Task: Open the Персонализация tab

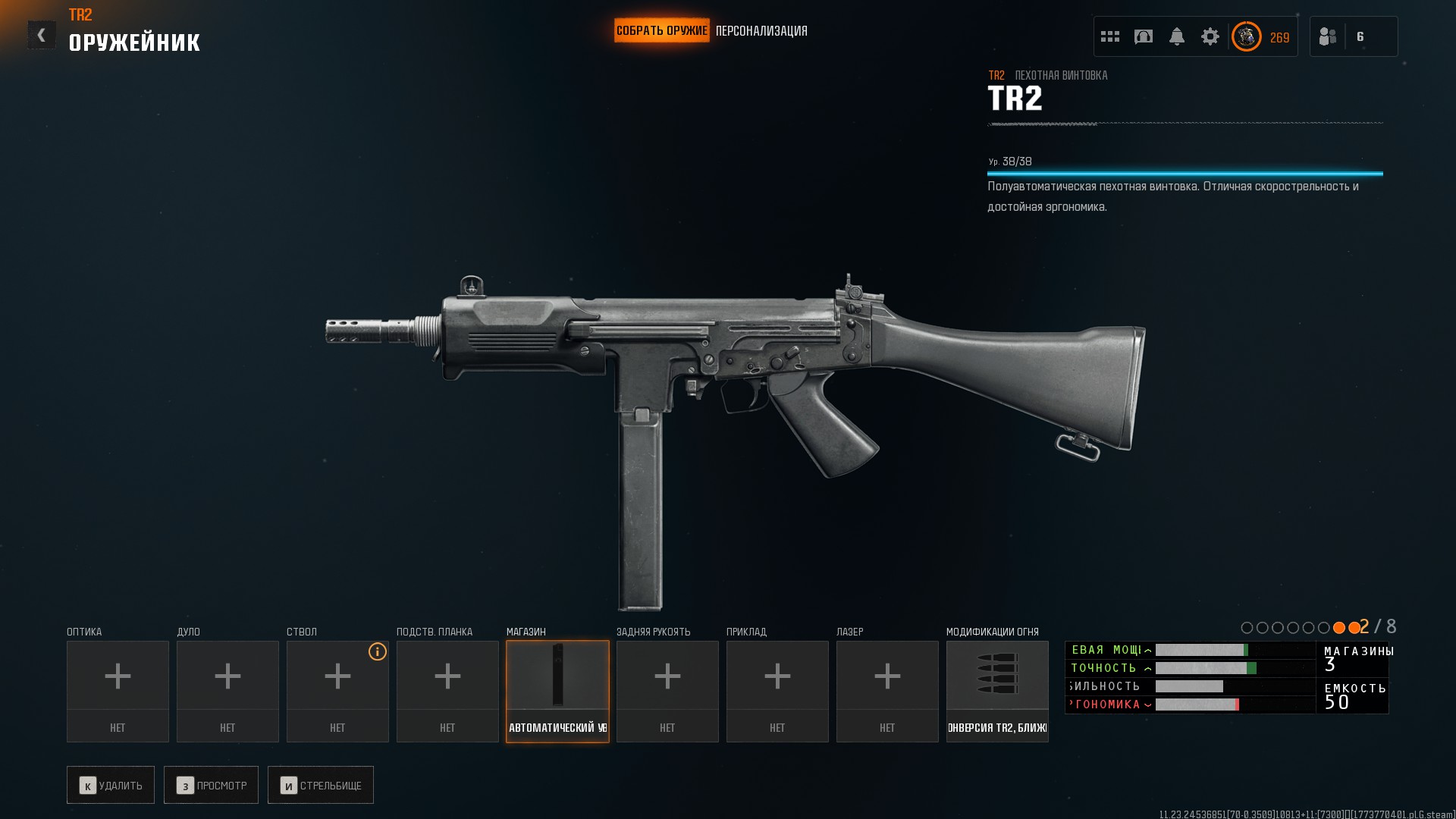Action: click(761, 31)
